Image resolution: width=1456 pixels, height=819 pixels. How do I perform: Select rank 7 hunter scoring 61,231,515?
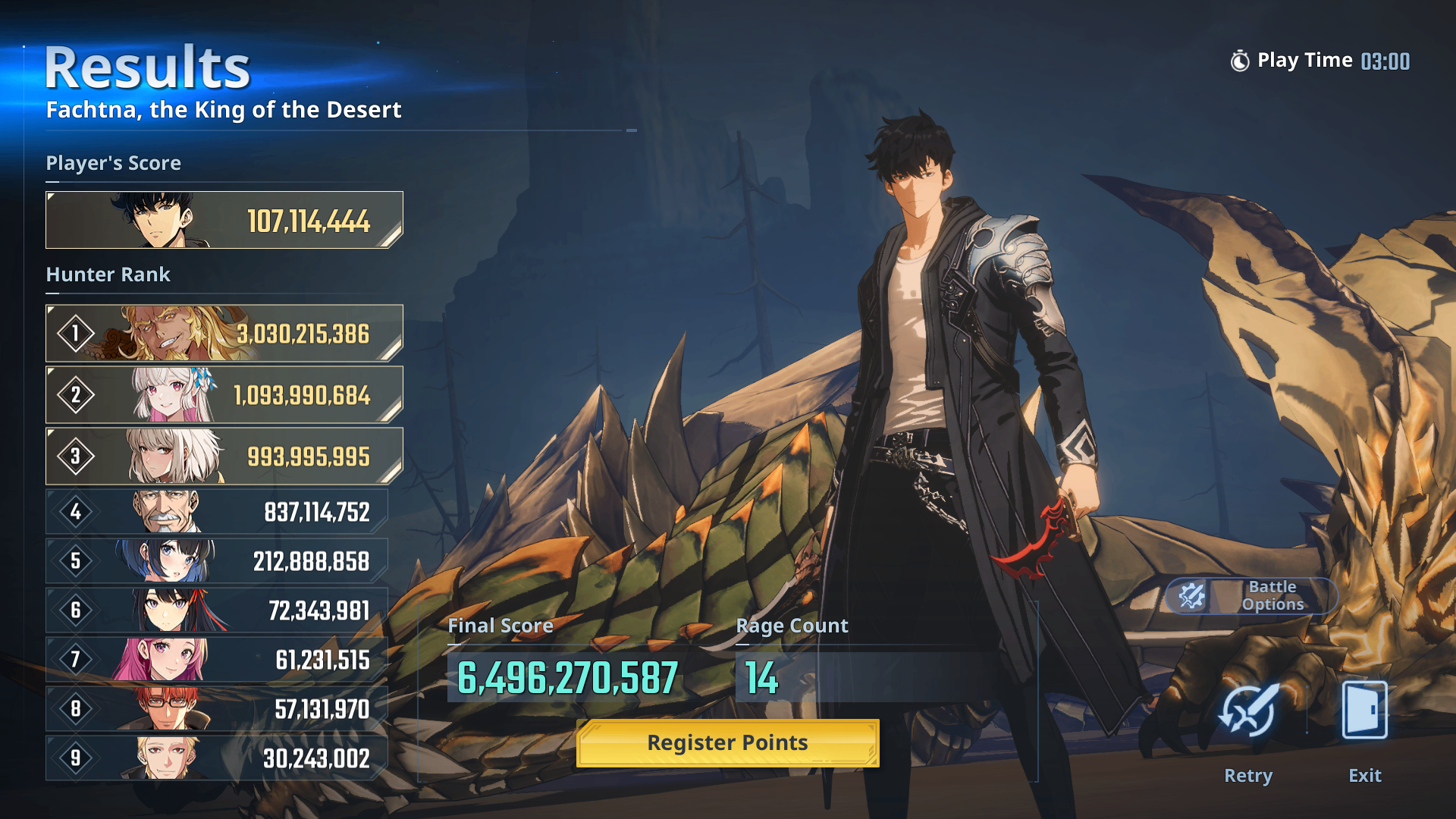(x=217, y=660)
